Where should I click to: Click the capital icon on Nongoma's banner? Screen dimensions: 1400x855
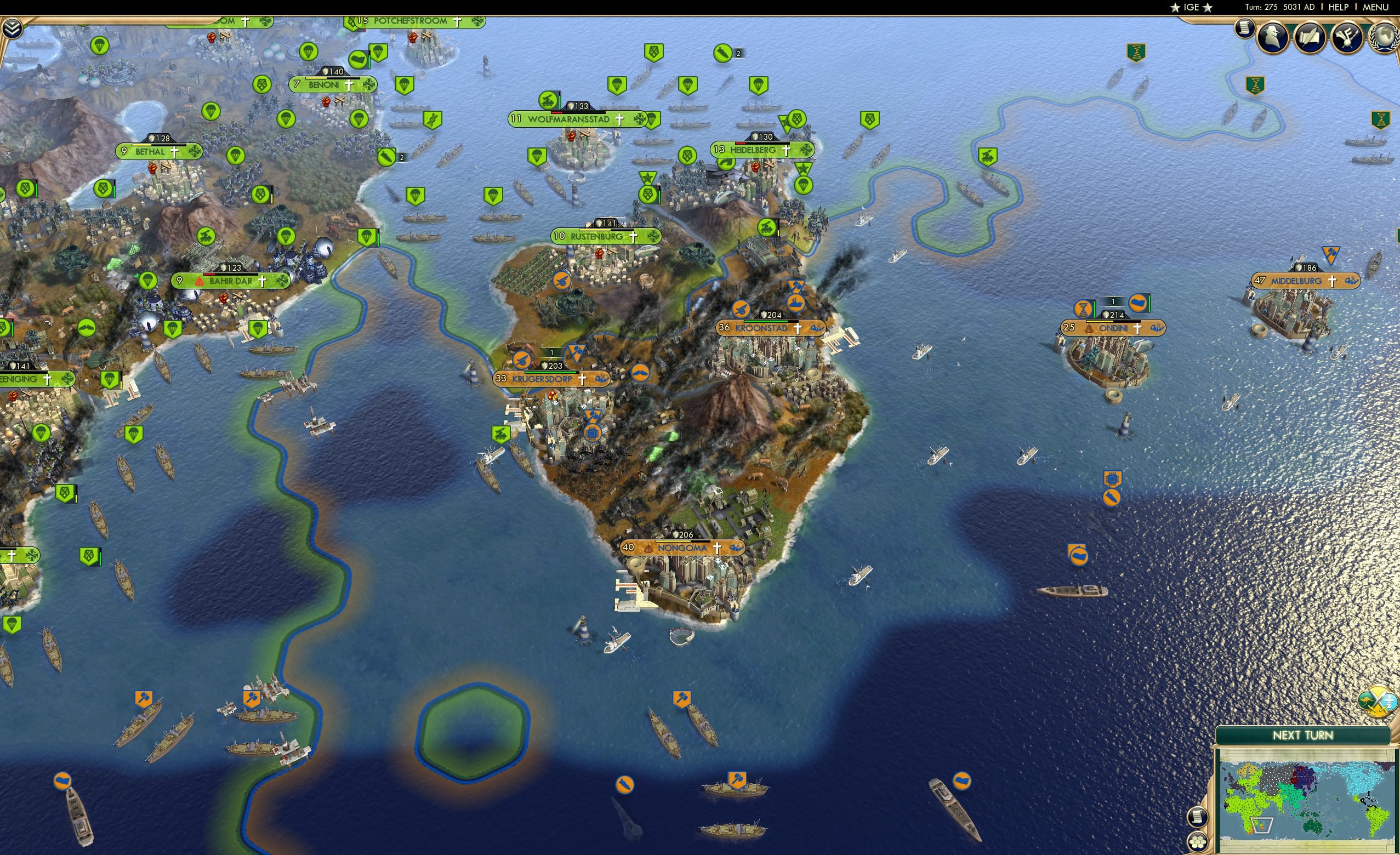point(648,549)
